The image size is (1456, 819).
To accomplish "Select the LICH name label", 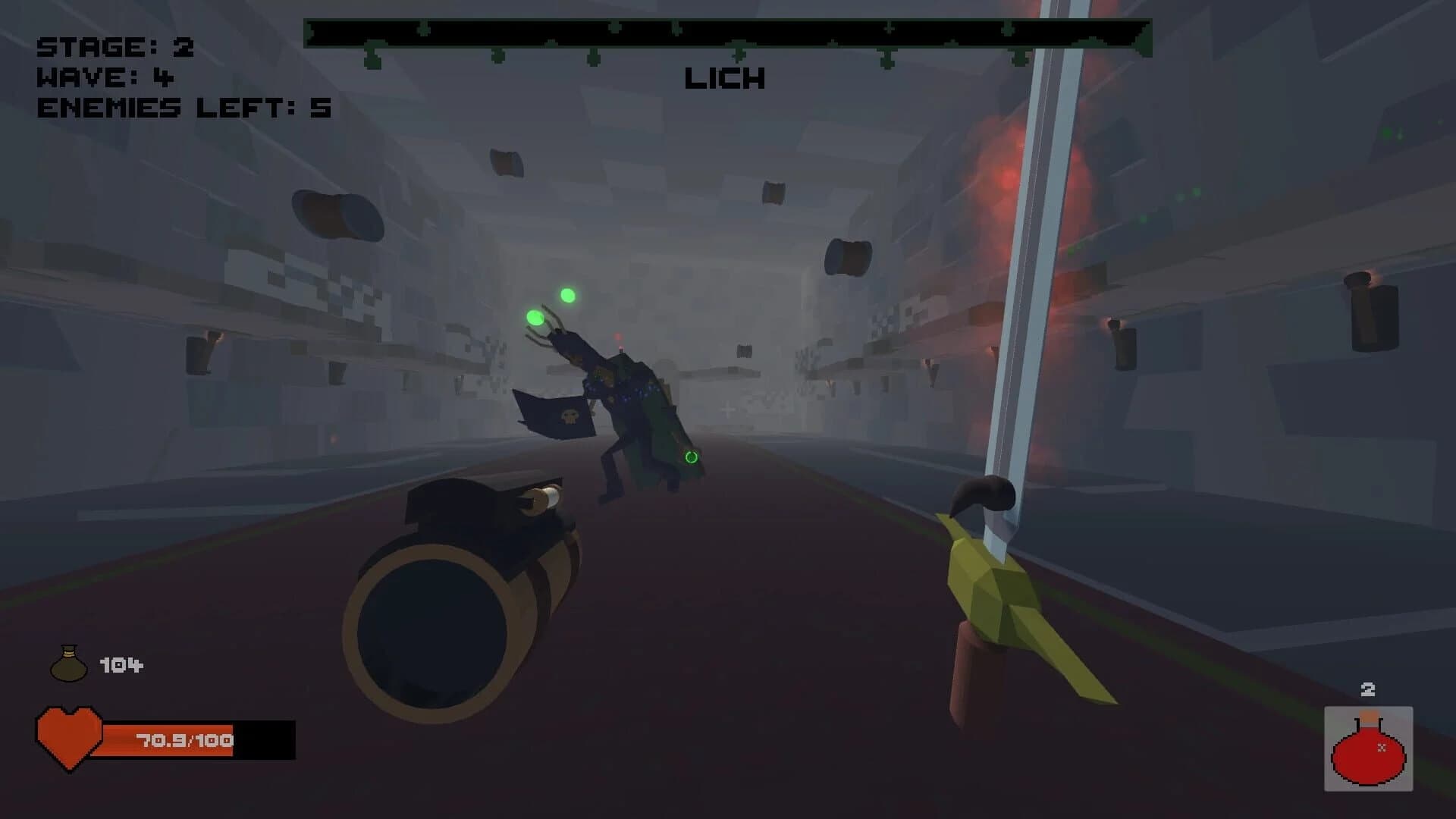I will (x=724, y=78).
